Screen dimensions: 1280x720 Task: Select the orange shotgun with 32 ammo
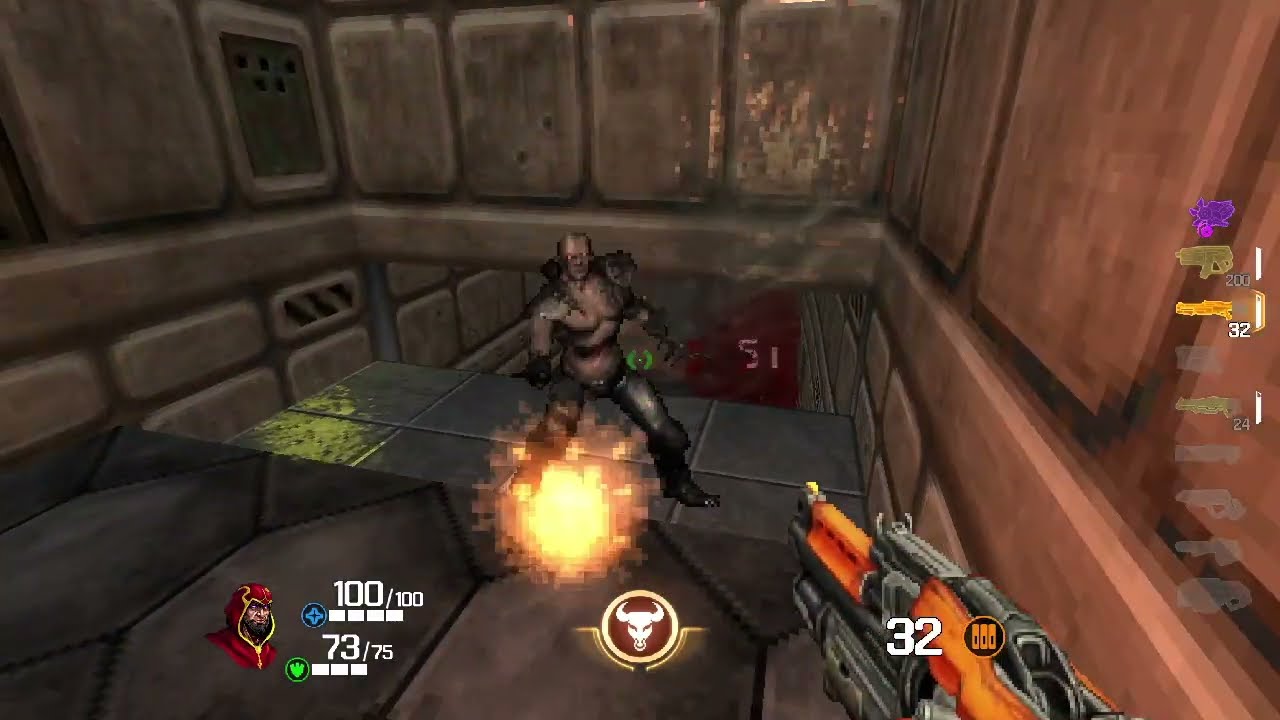(x=1206, y=309)
